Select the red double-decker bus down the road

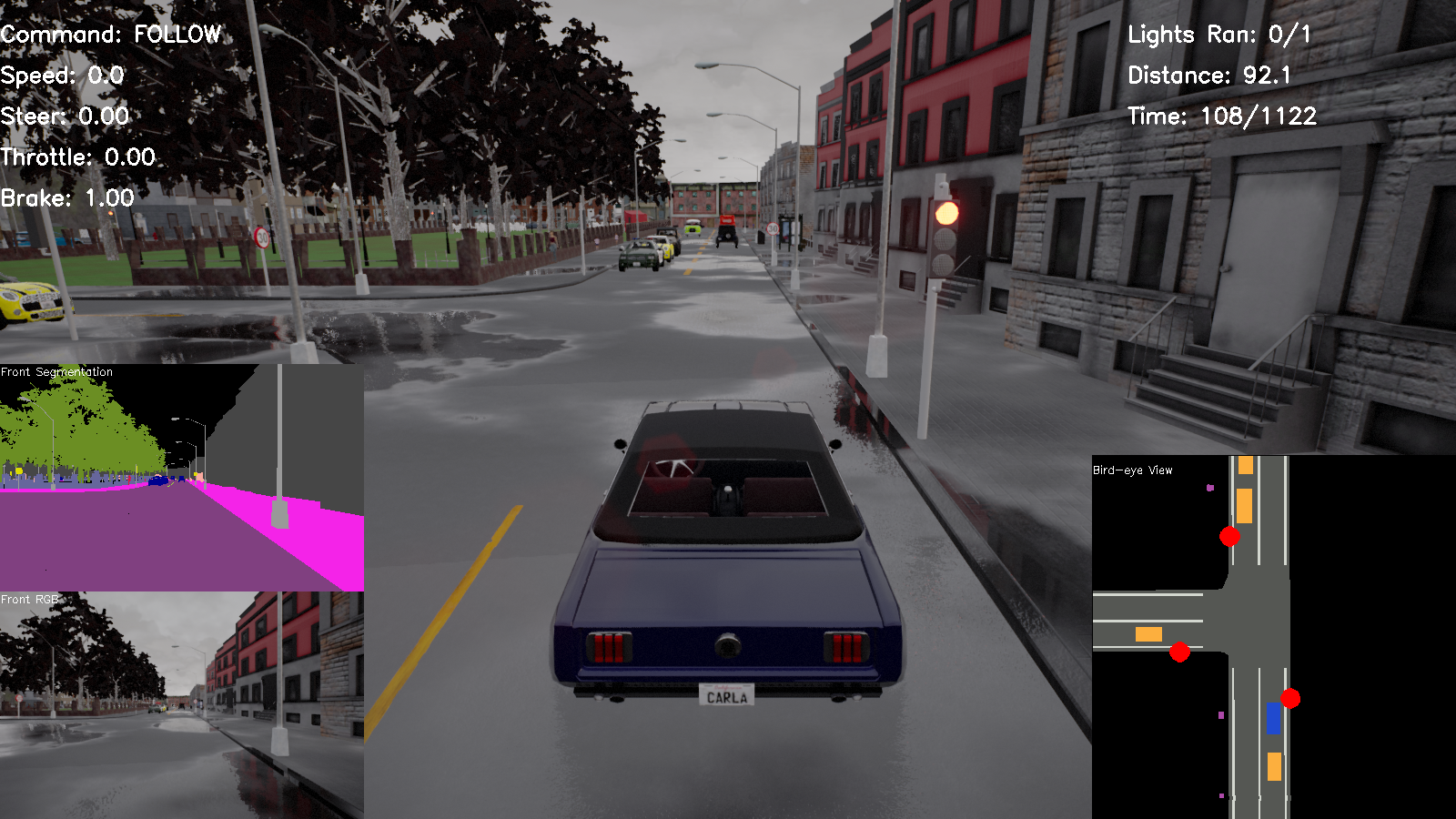[728, 227]
